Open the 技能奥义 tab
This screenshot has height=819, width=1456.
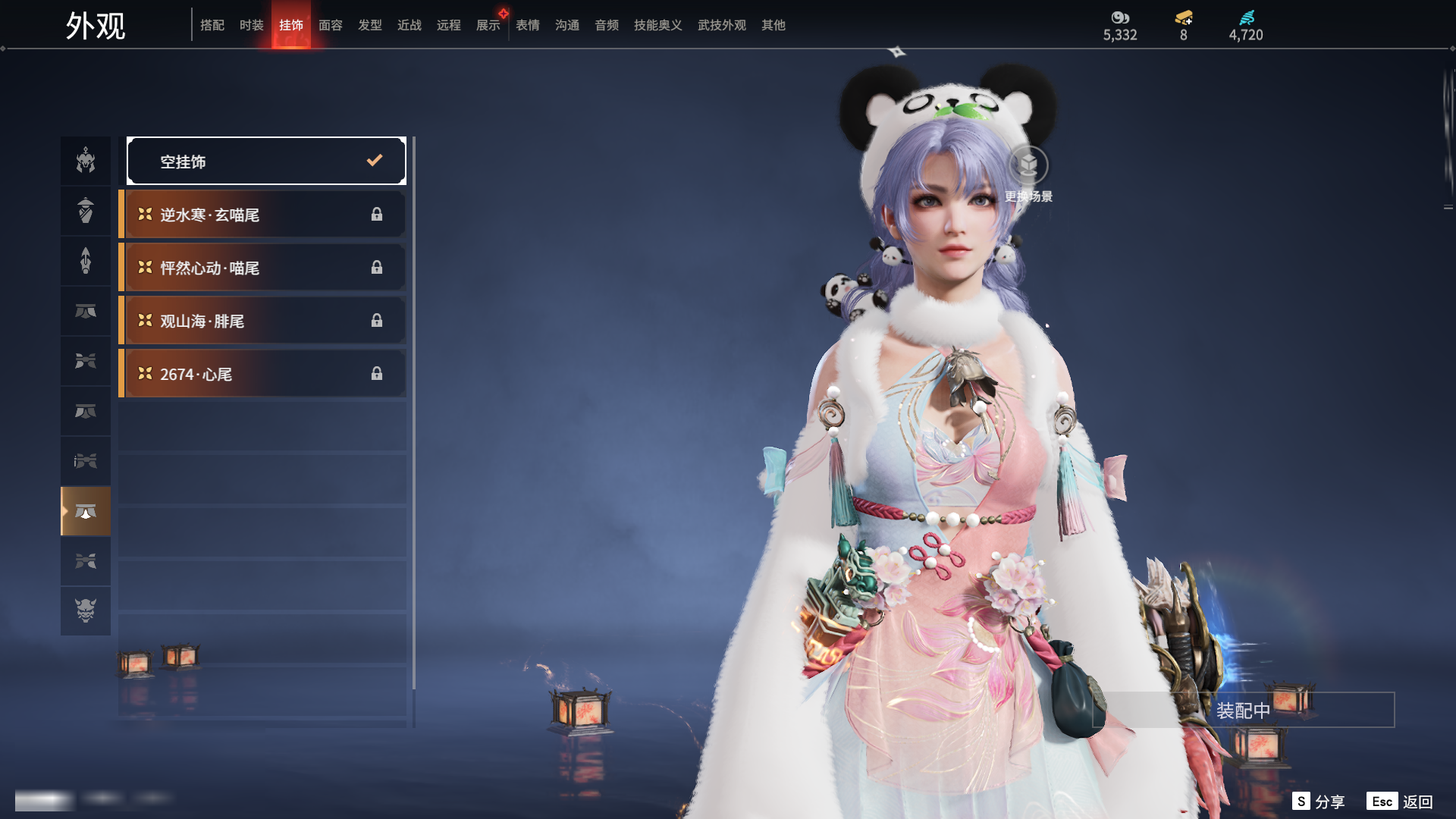click(x=658, y=25)
